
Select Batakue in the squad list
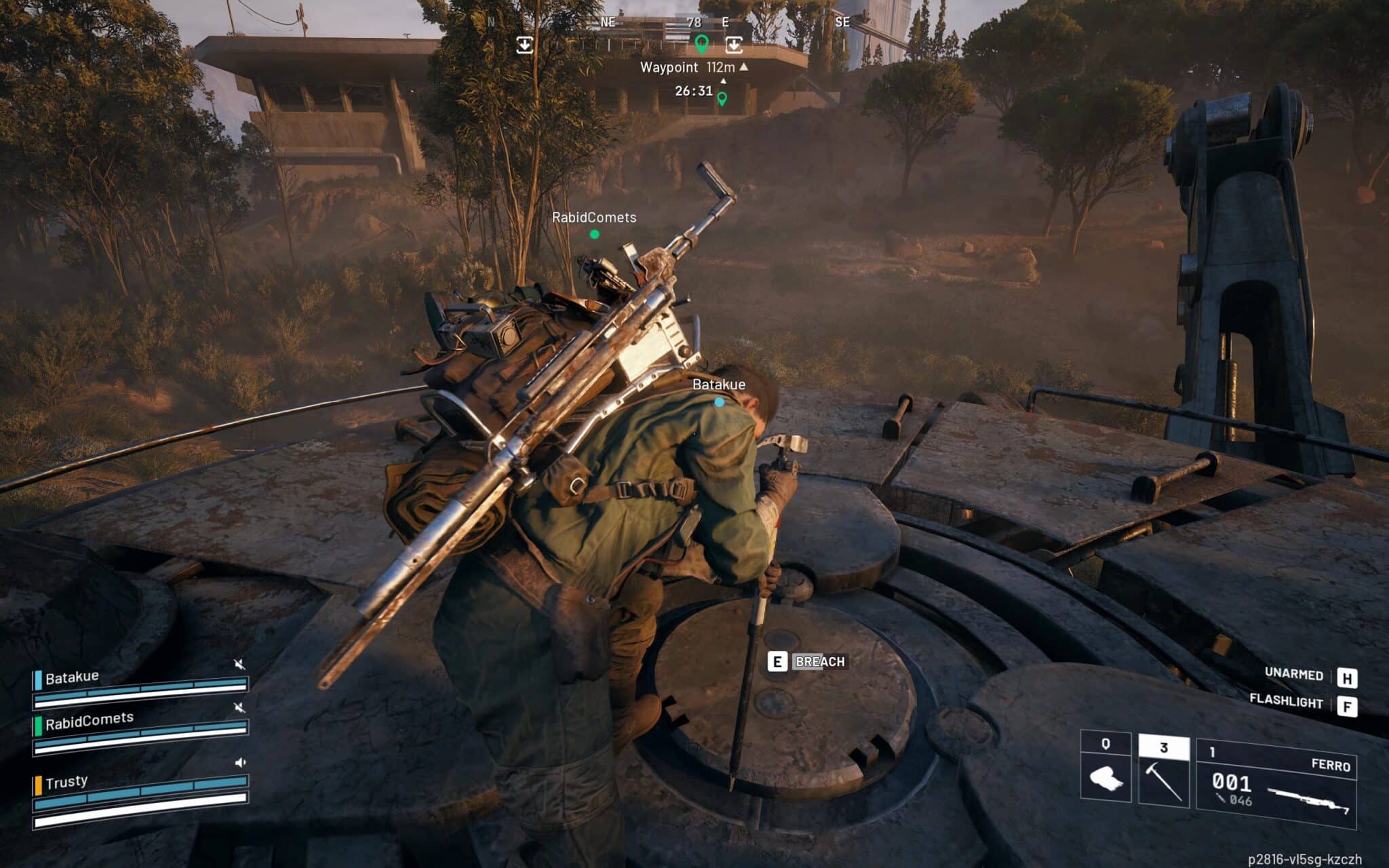point(72,677)
